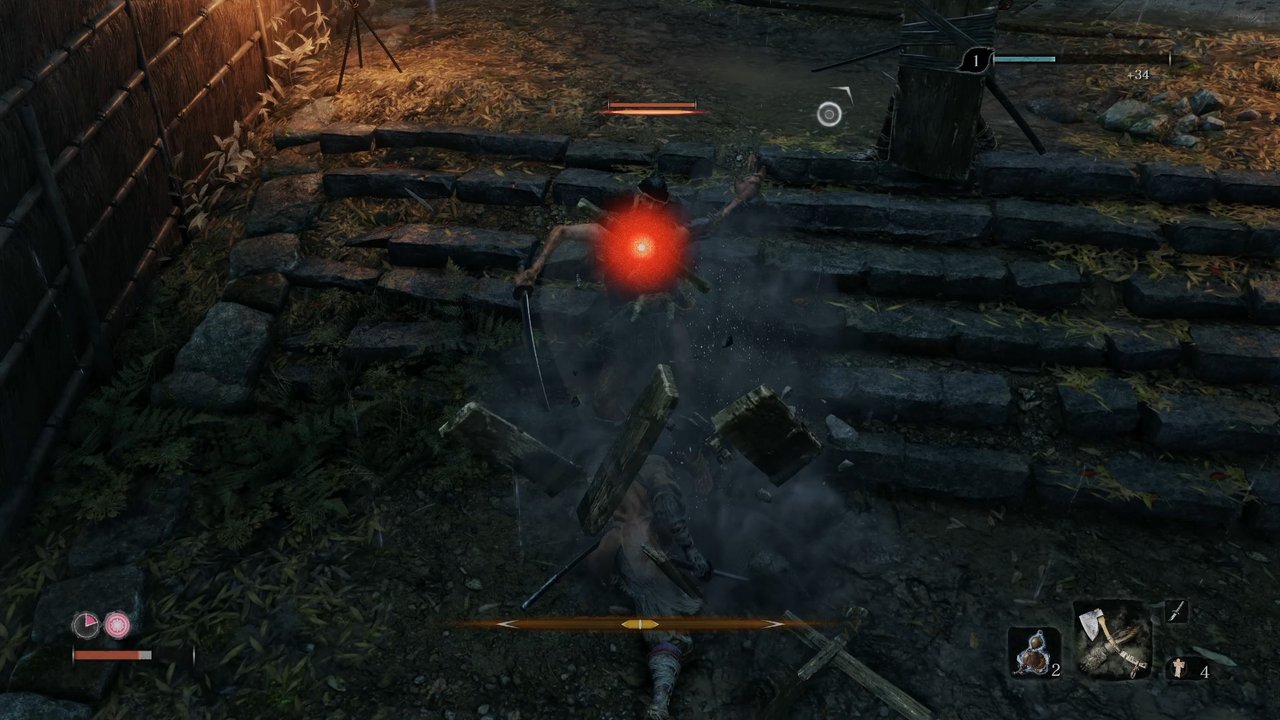Select the enemy health bar above the combat
The height and width of the screenshot is (720, 1280).
[653, 105]
